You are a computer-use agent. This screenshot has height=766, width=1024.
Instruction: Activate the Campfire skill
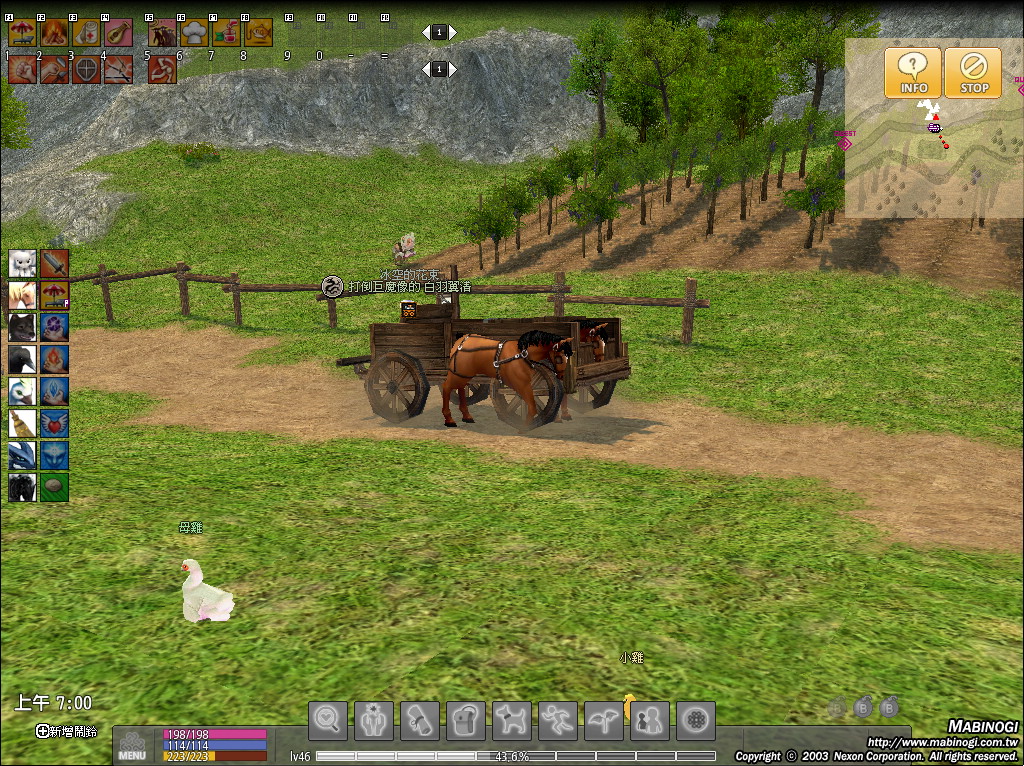click(x=54, y=33)
